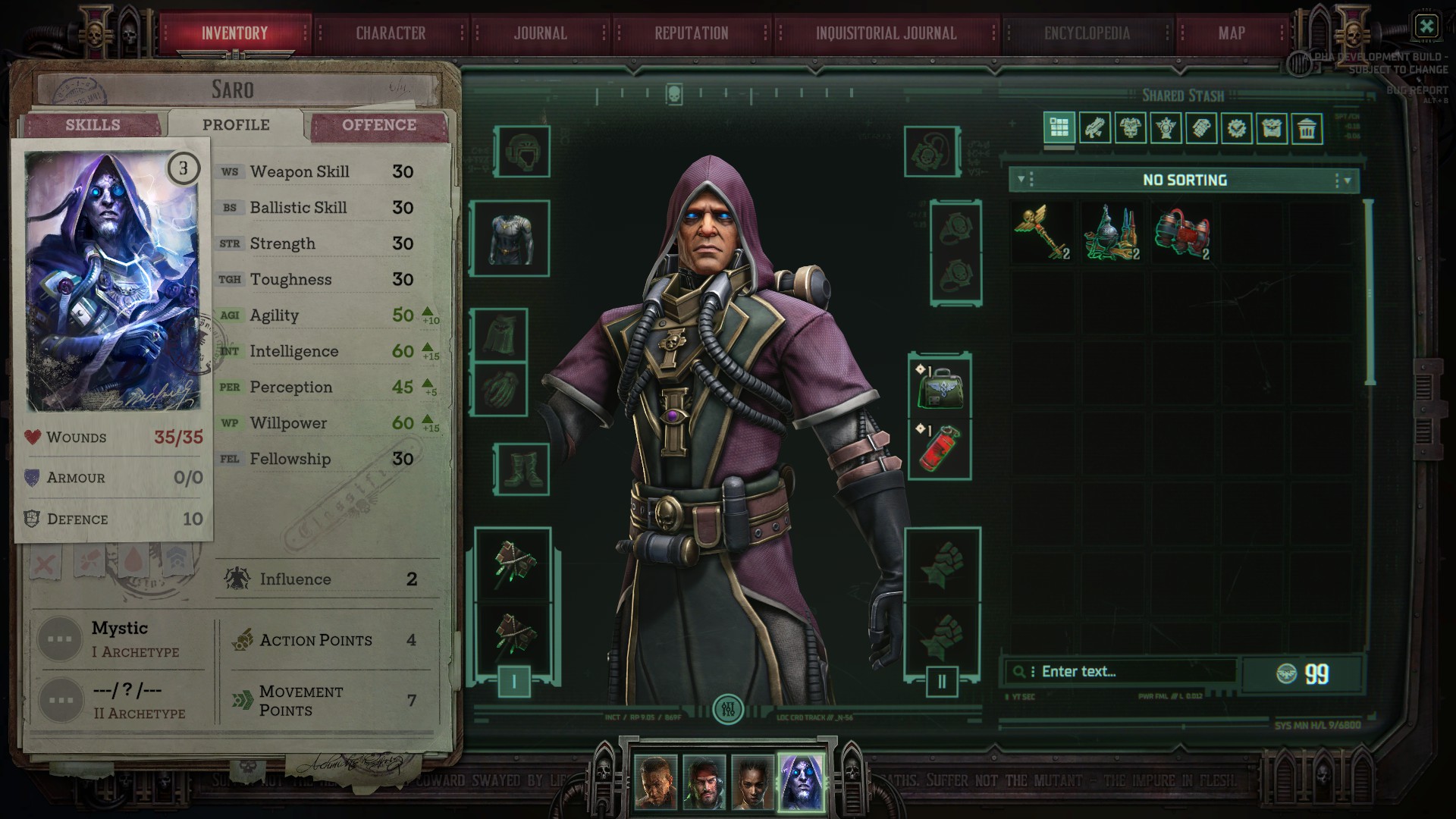Select the golden staff in the stash
Screen dimensions: 1456x819
(x=1042, y=233)
